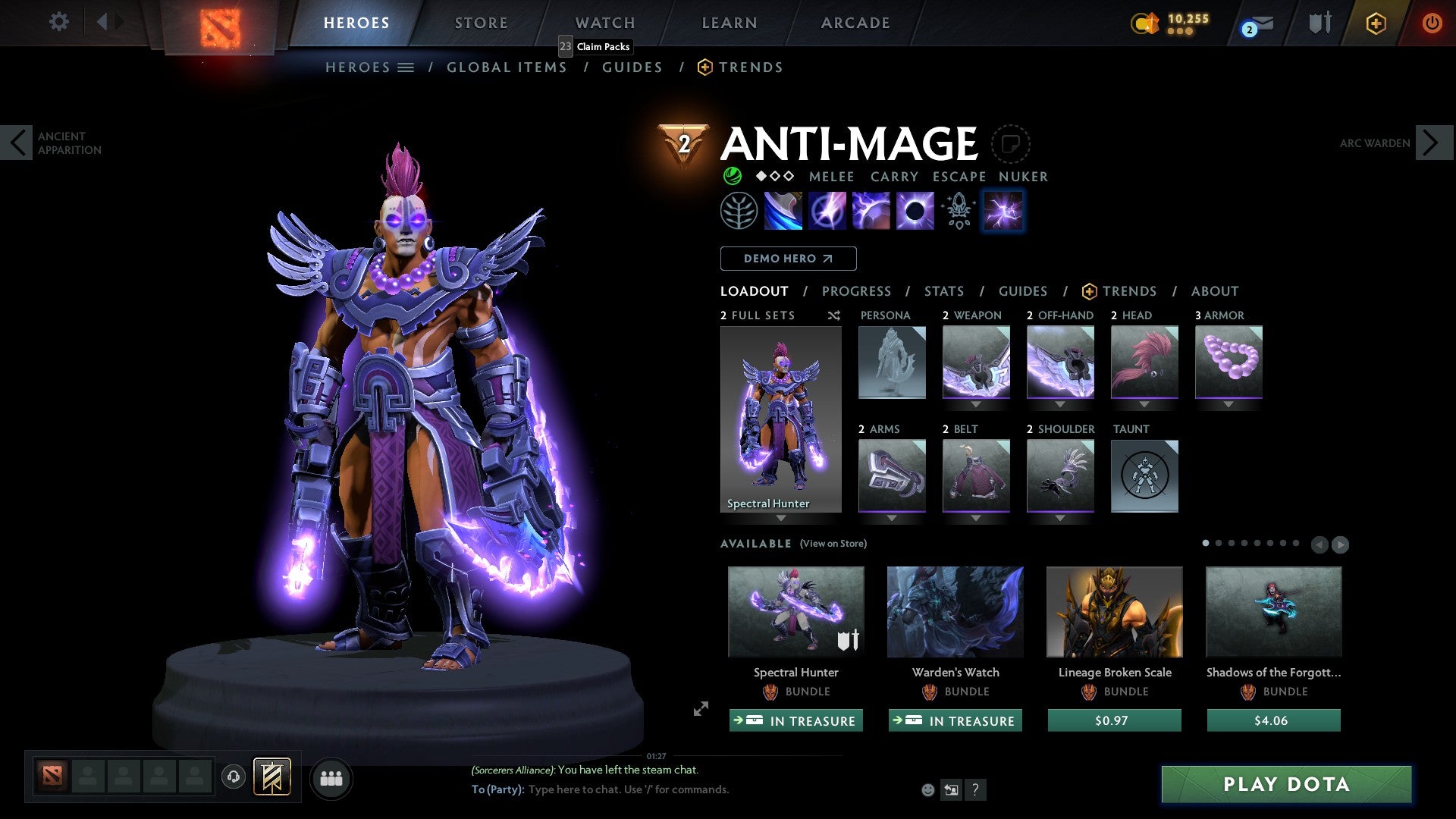The height and width of the screenshot is (819, 1456).
Task: Switch to the Progress tab
Action: pos(857,291)
